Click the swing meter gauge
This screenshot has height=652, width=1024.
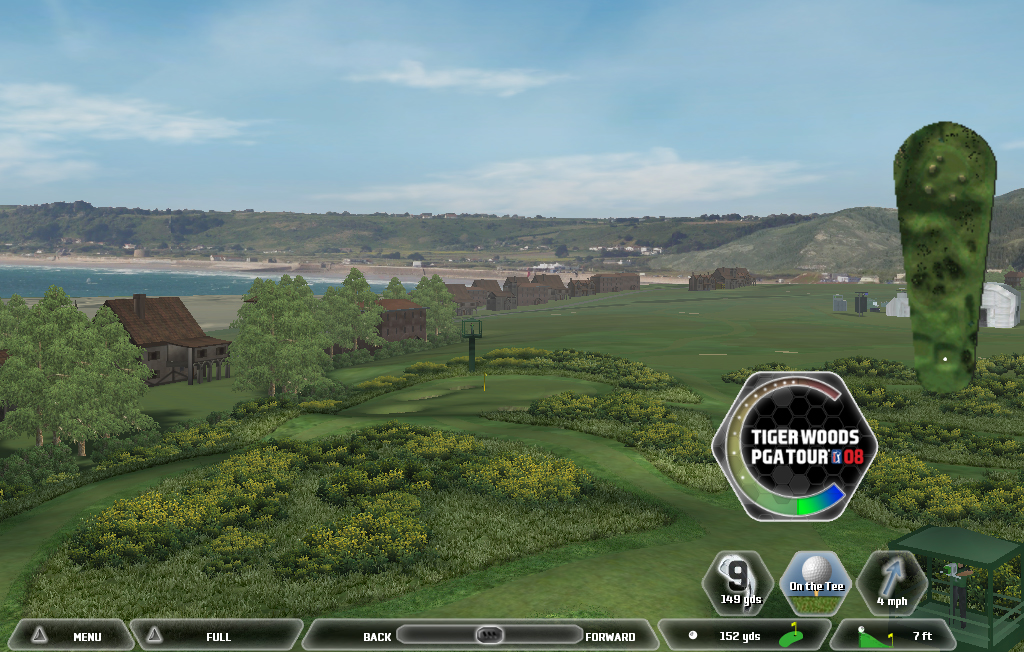(x=795, y=445)
